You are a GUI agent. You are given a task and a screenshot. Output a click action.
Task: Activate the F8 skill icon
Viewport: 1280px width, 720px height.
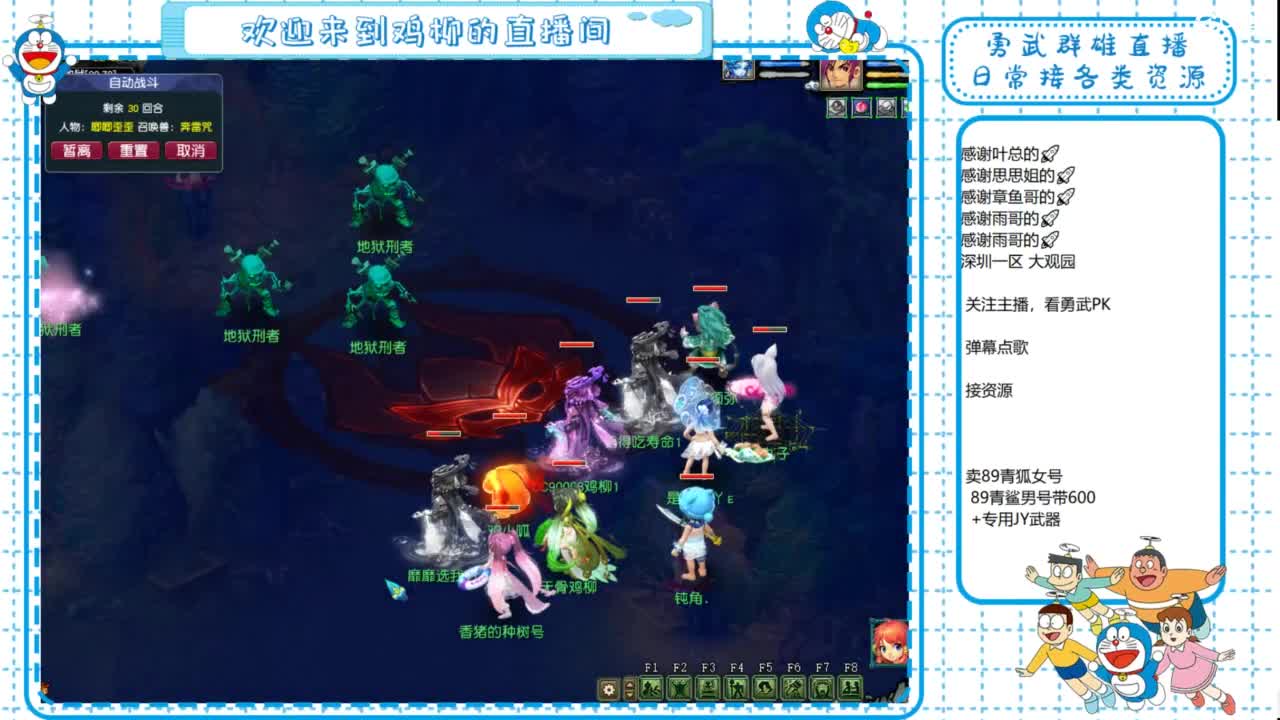click(x=848, y=687)
